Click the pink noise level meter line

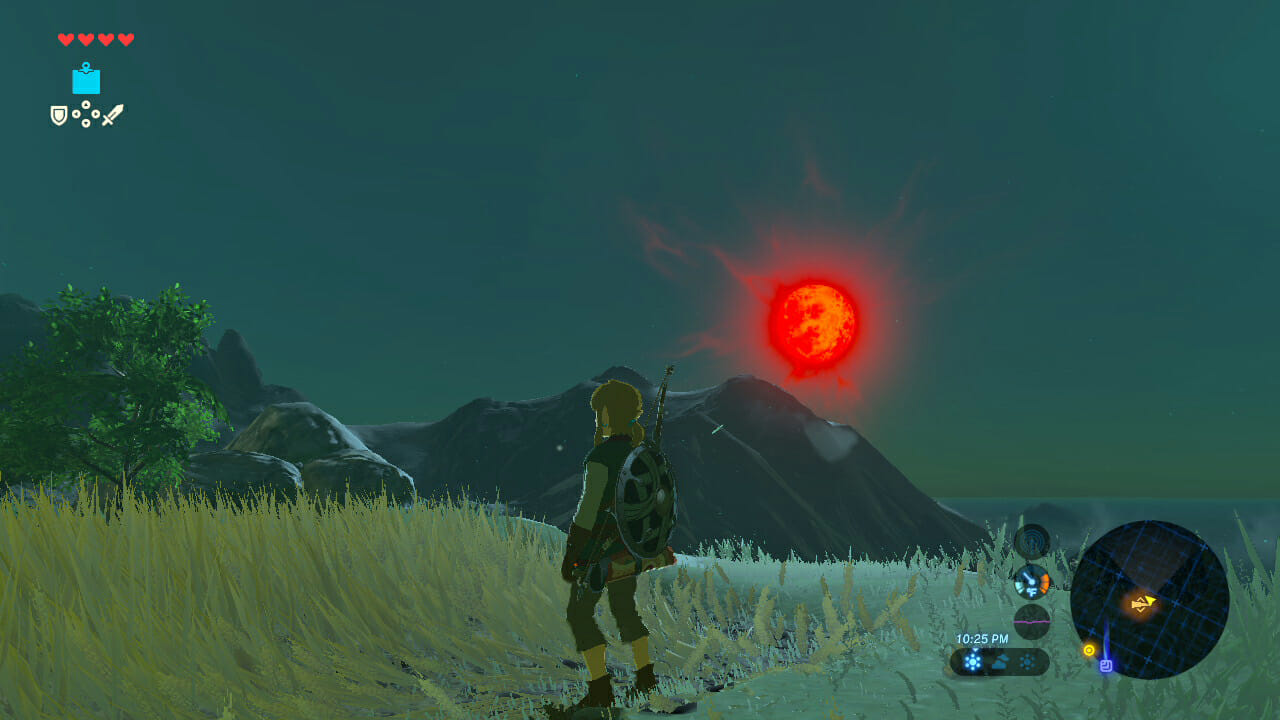click(x=1032, y=622)
